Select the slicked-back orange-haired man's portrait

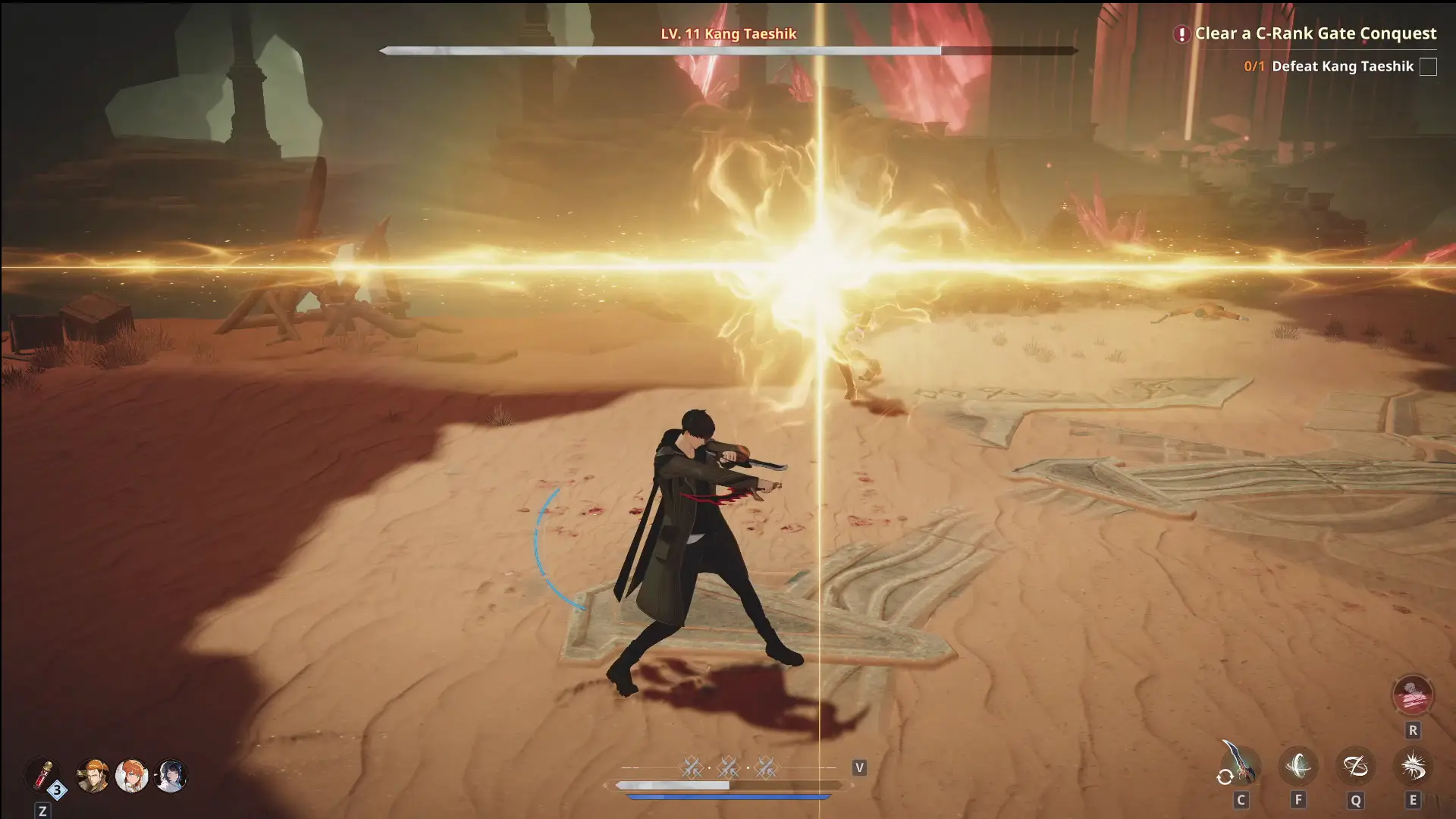[93, 776]
